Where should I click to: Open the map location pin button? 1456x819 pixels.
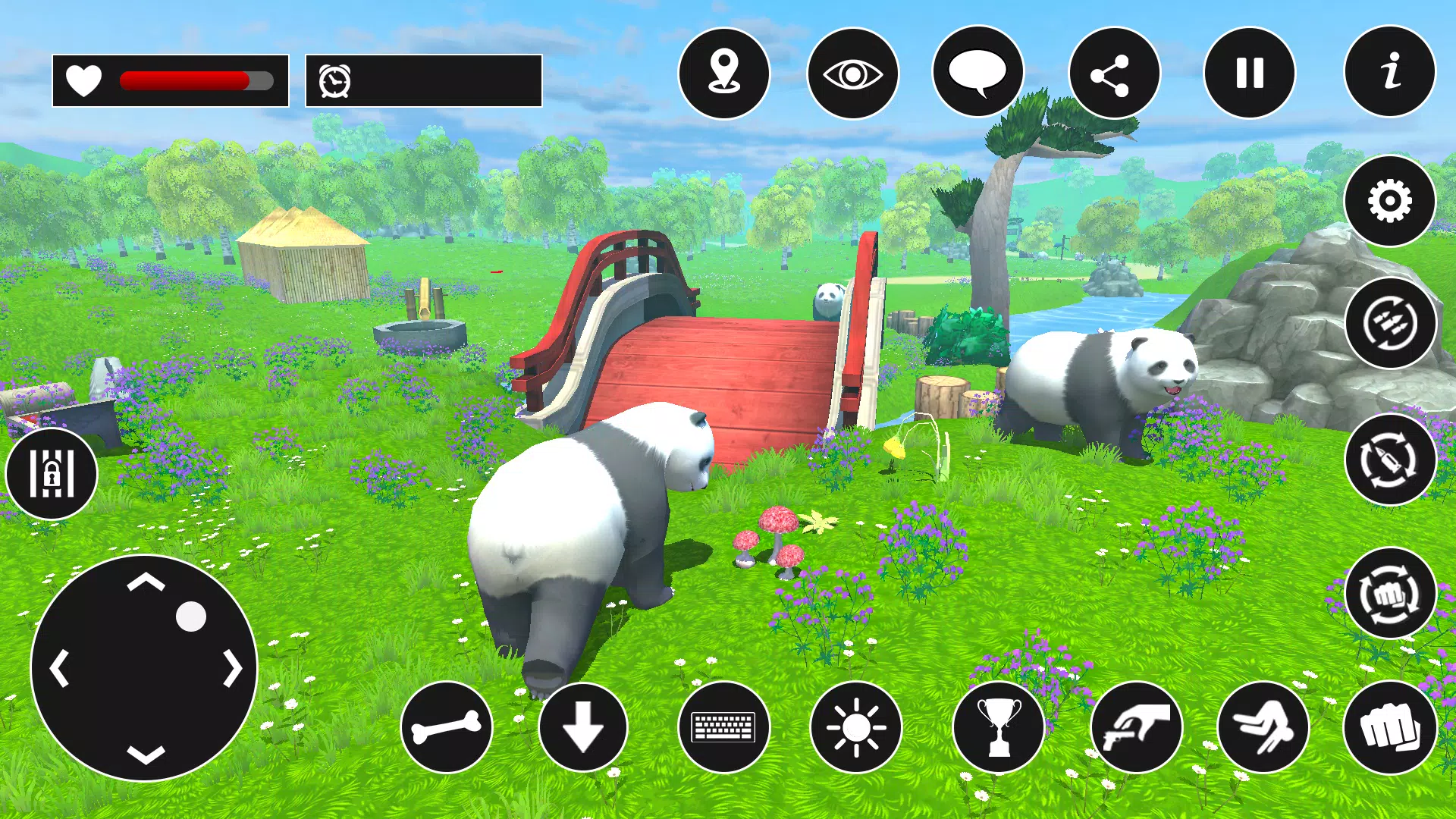[x=723, y=74]
